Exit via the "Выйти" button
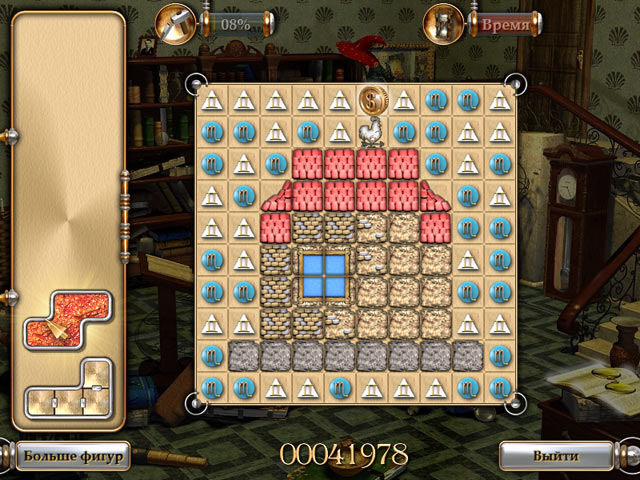 (x=556, y=455)
